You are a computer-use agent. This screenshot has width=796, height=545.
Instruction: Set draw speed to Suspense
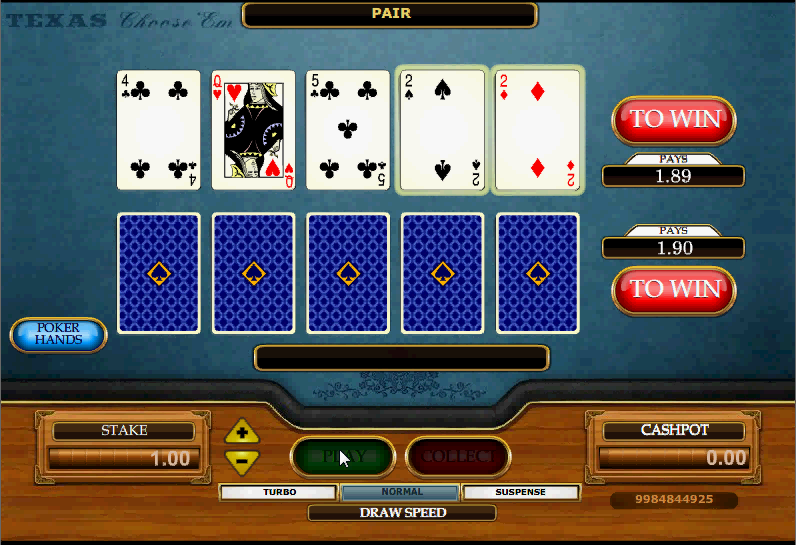pyautogui.click(x=520, y=492)
